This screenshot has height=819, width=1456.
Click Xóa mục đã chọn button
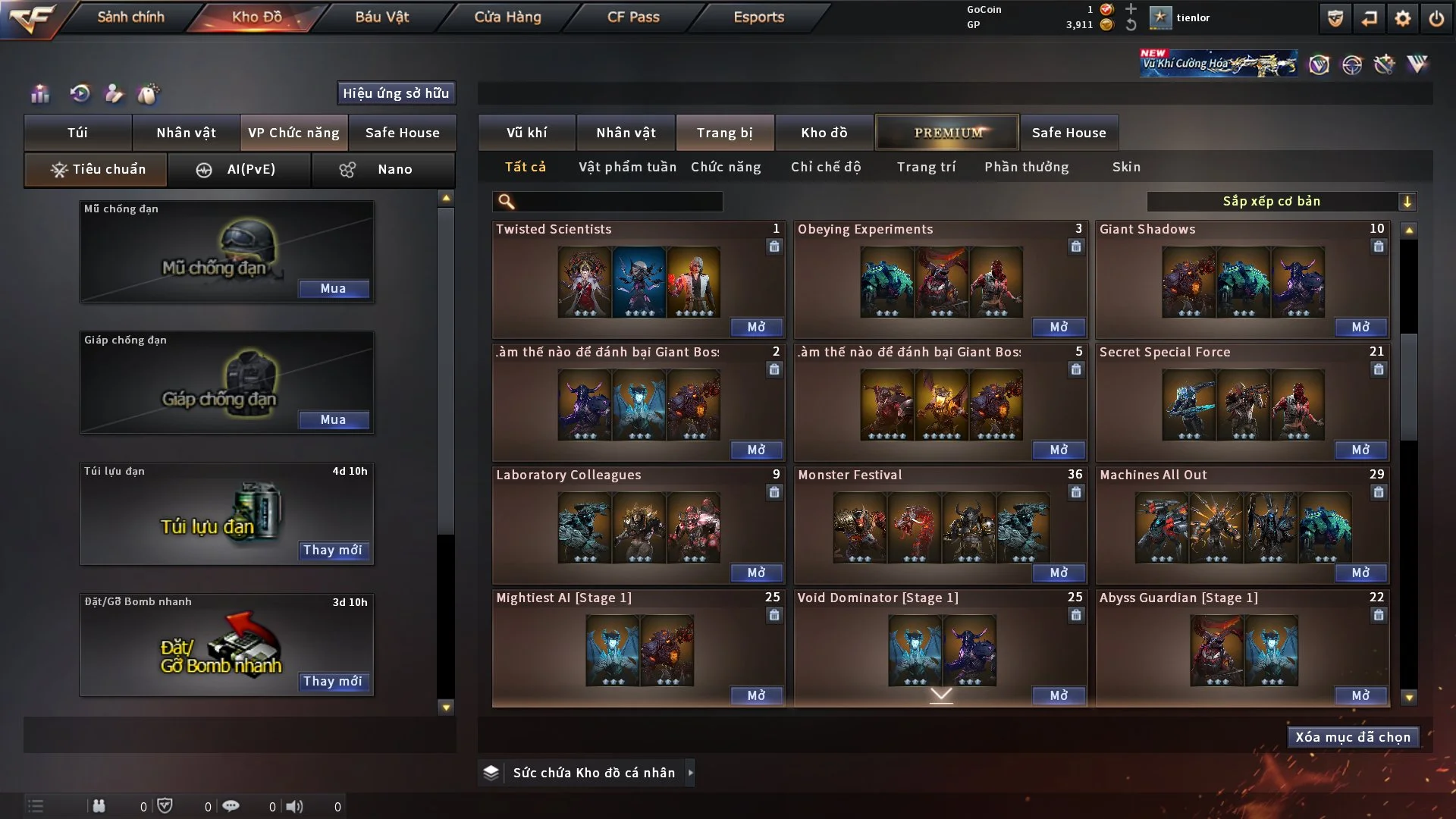[x=1353, y=736]
